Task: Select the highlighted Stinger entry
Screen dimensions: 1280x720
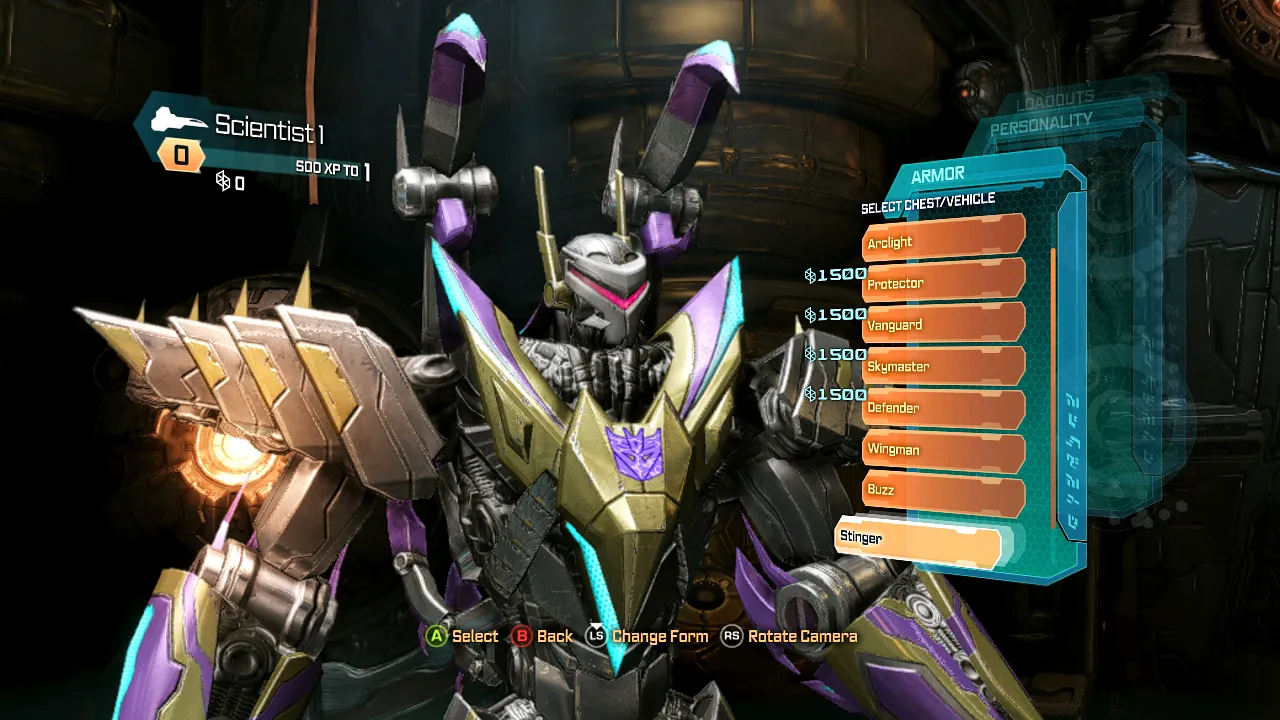Action: (917, 538)
